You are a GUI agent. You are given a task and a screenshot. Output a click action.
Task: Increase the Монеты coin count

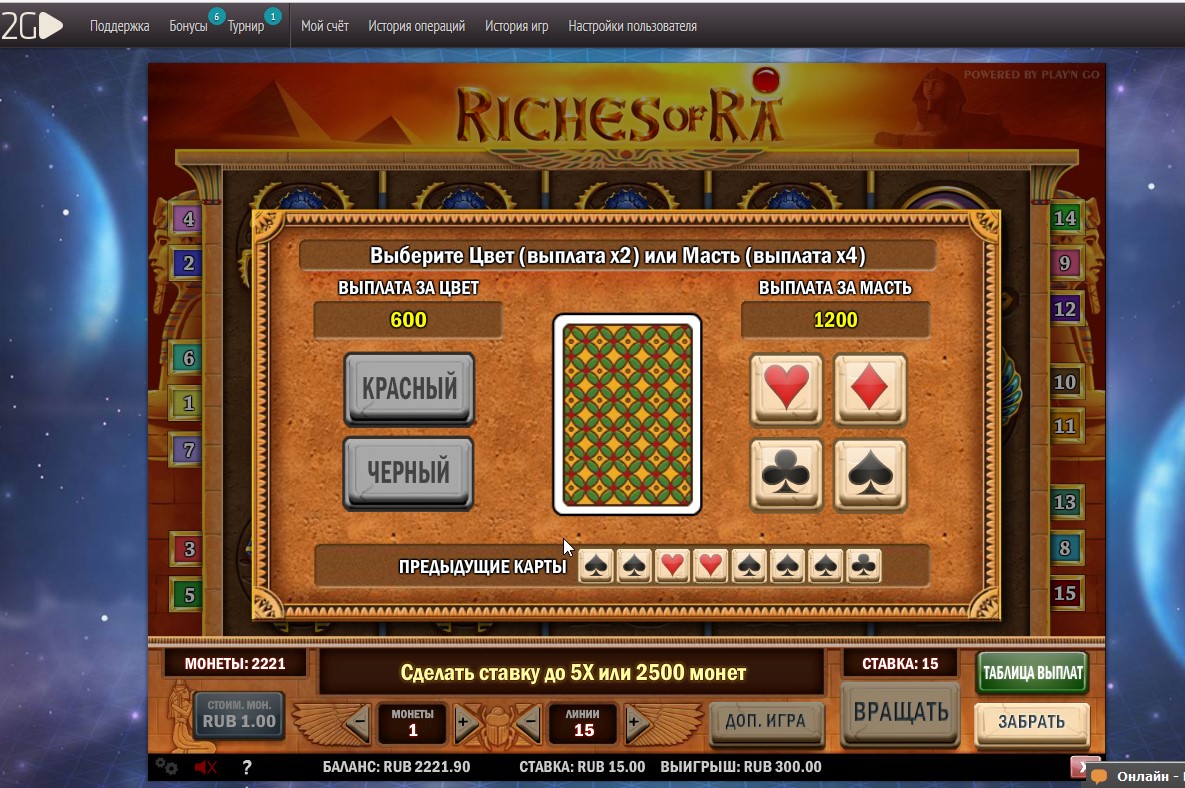tap(464, 722)
